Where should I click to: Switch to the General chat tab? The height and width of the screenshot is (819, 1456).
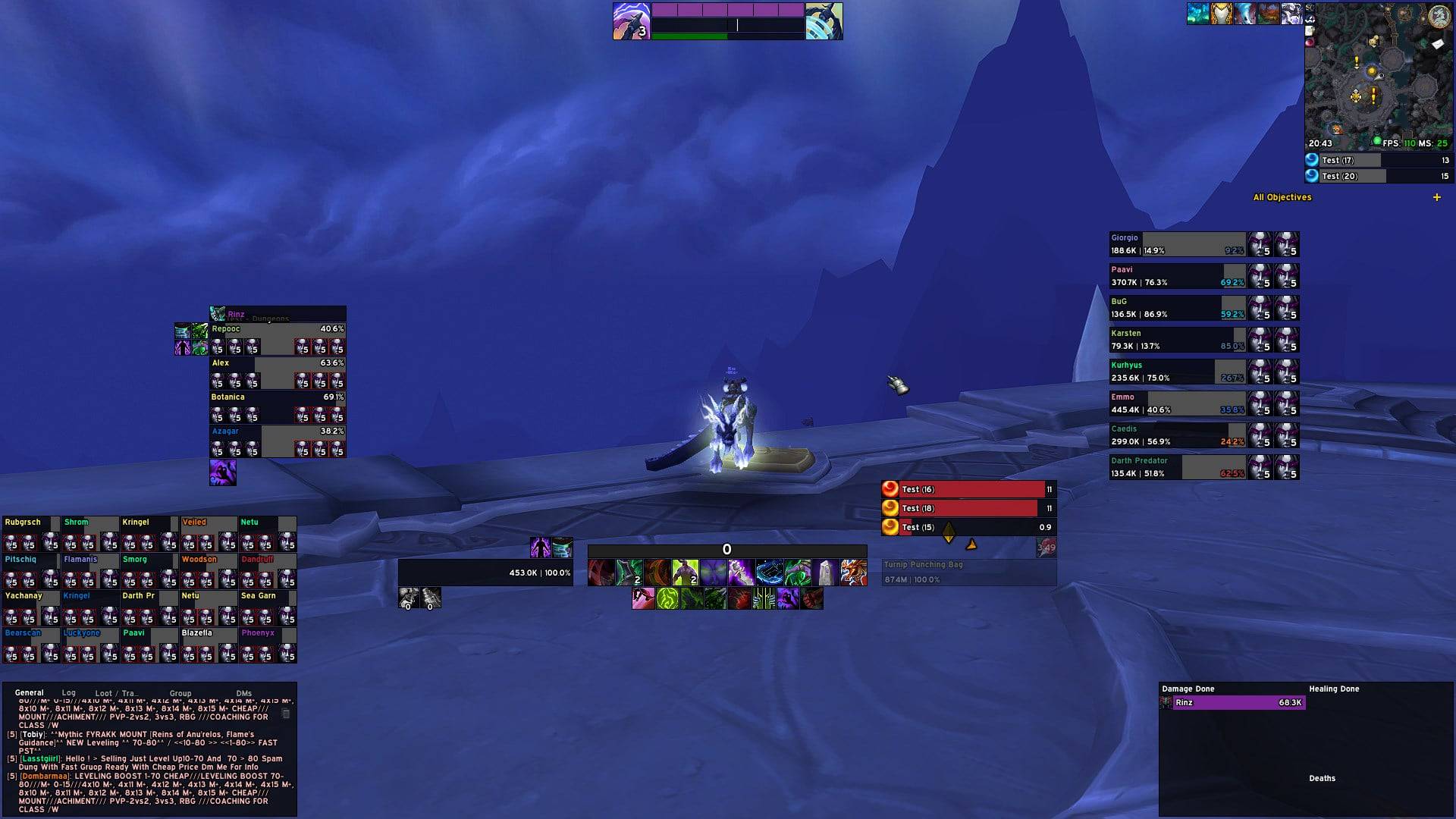pos(30,692)
